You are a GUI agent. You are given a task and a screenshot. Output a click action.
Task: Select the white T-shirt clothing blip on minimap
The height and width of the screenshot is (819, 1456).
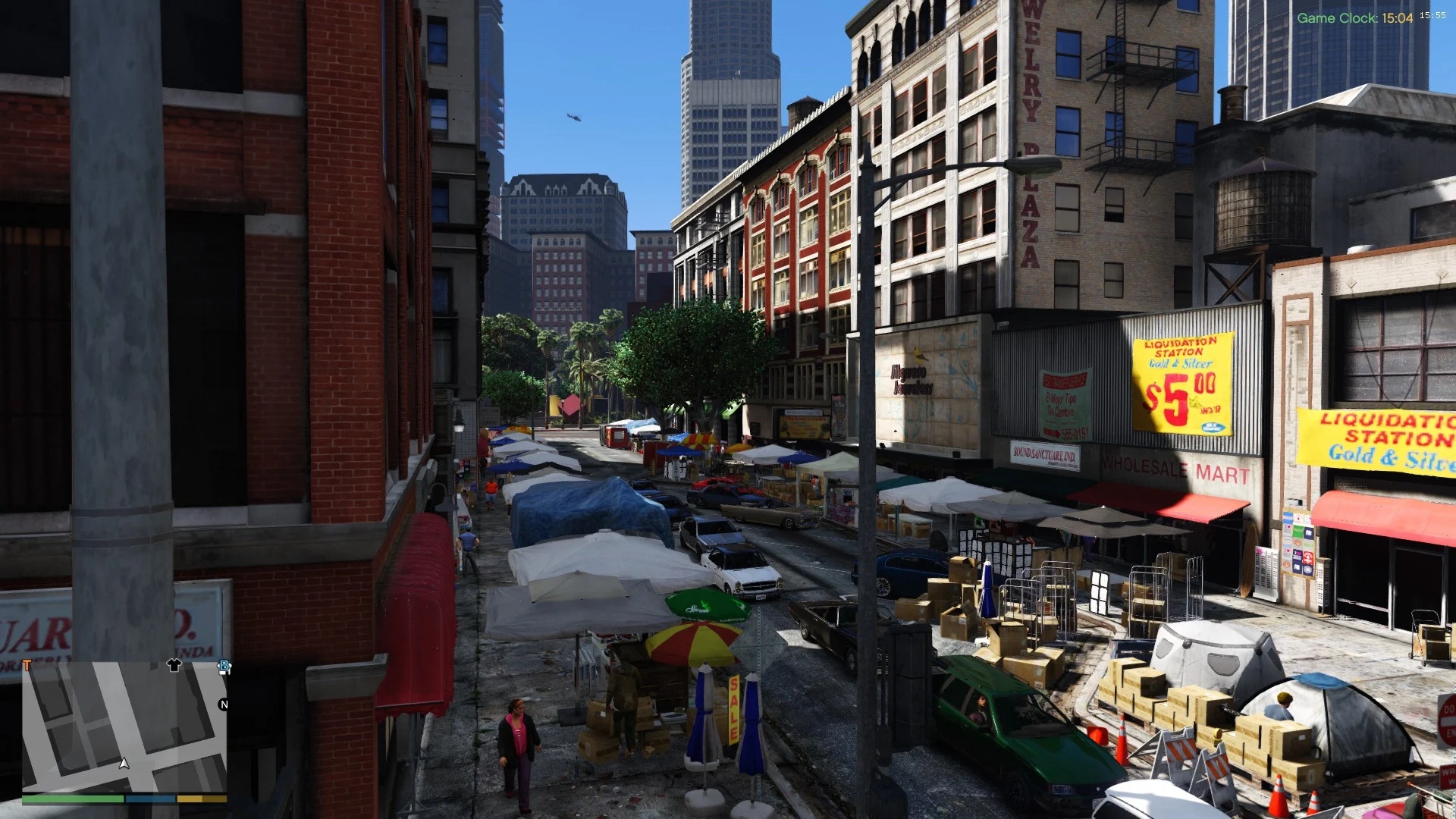pyautogui.click(x=174, y=666)
